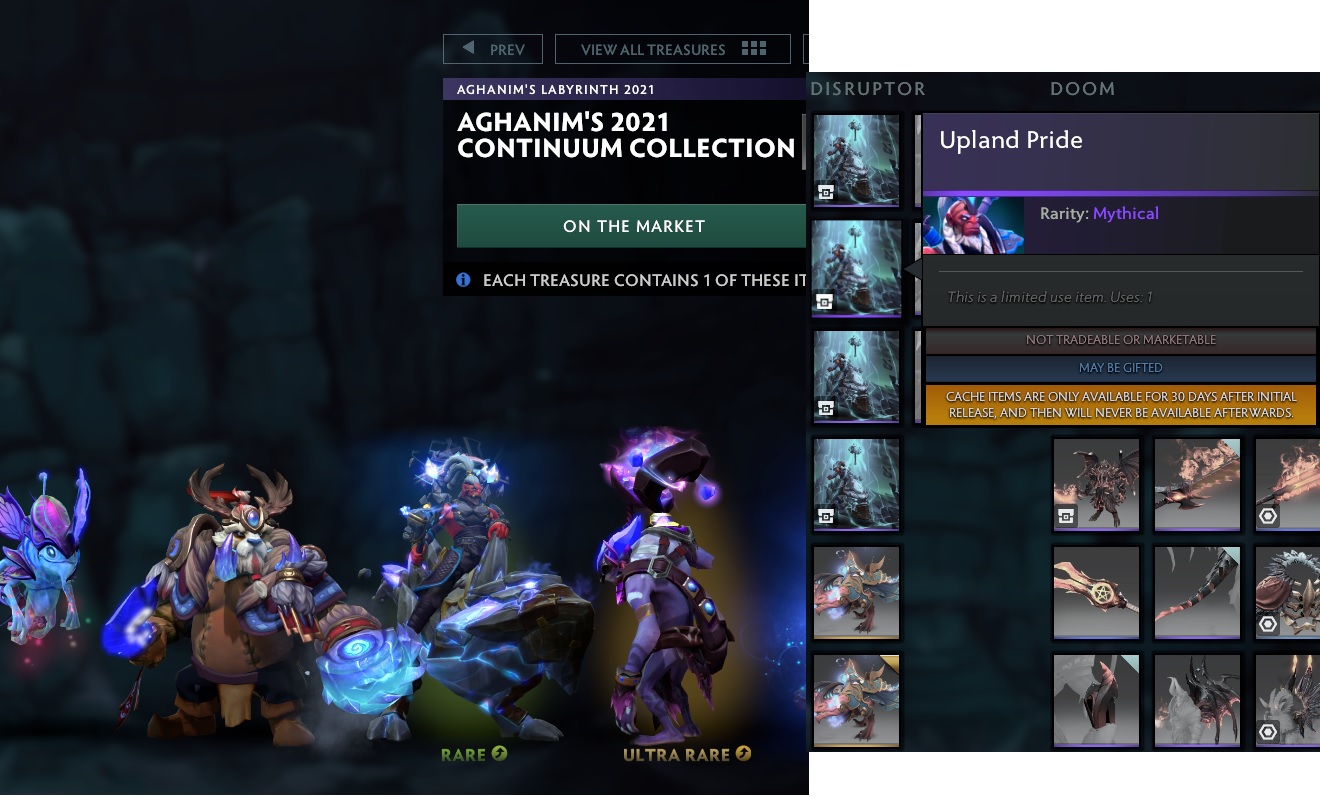Click the blue info icon before the treasure contents text
Viewport: 1320px width, 798px height.
point(462,280)
